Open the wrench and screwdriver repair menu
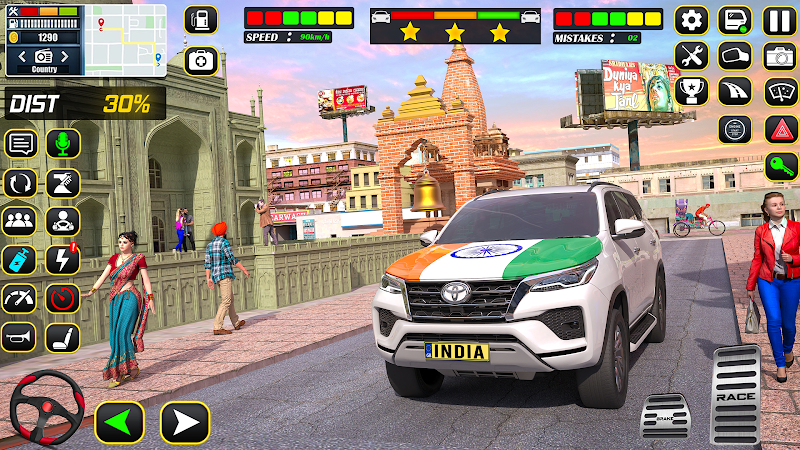This screenshot has width=800, height=450. (x=691, y=56)
